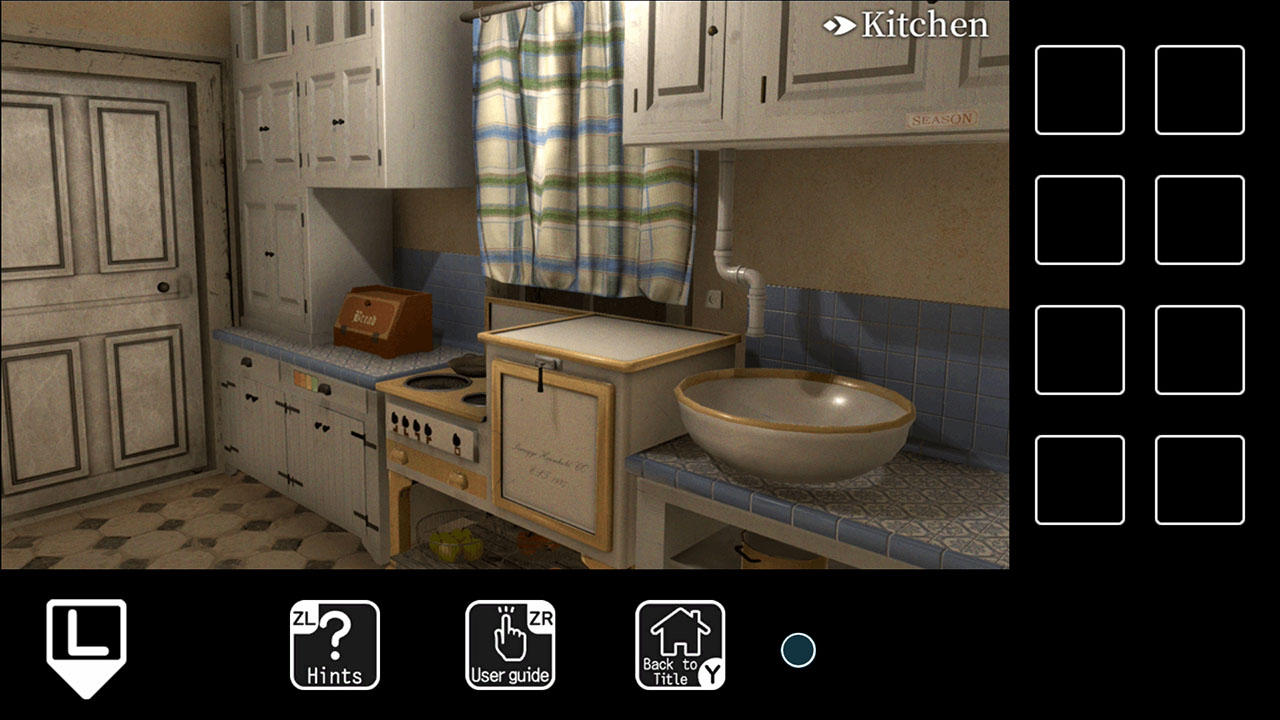Open the Hints panel with the question mark icon

(x=334, y=647)
